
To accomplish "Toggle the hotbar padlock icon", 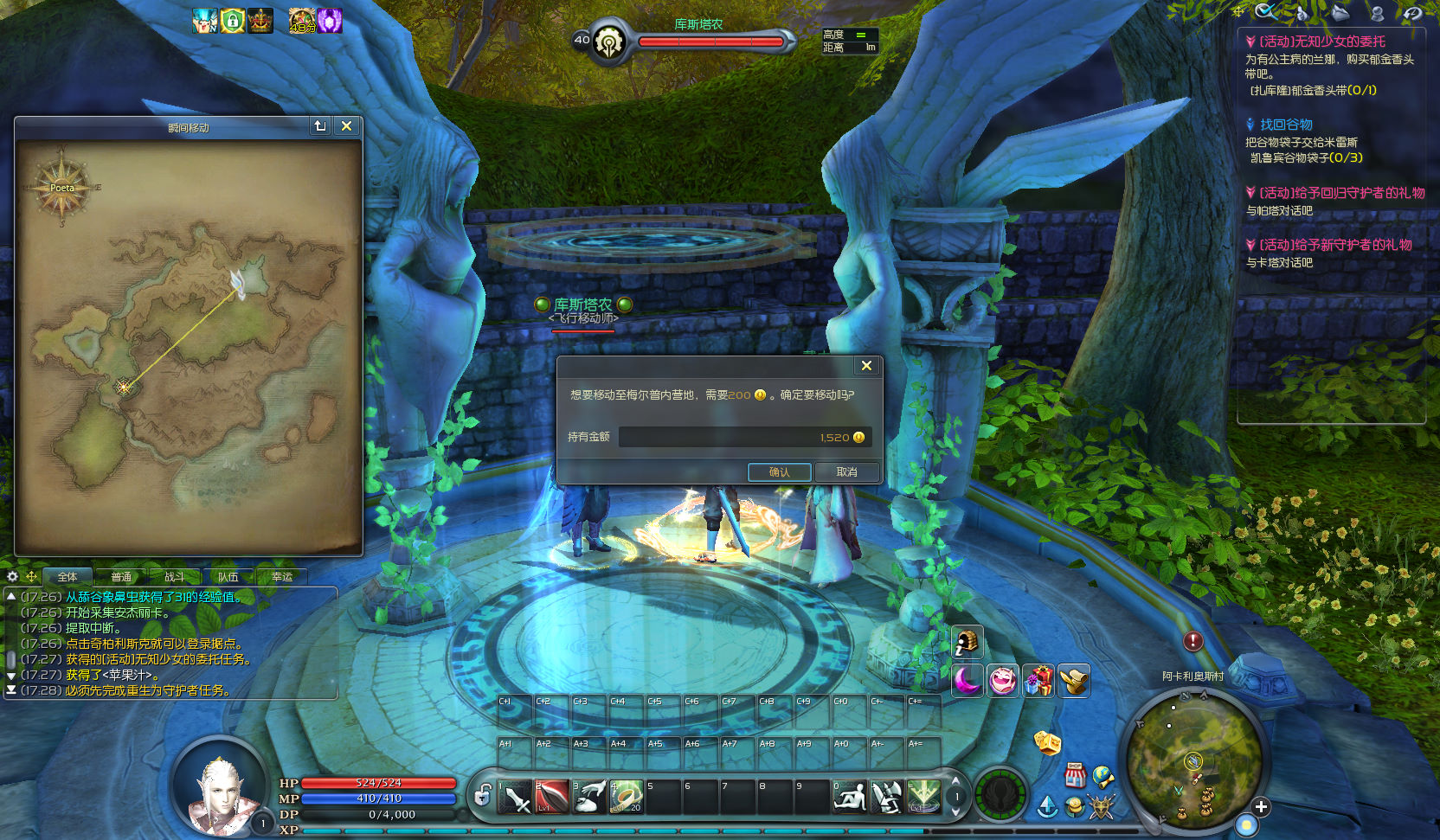I will [483, 793].
